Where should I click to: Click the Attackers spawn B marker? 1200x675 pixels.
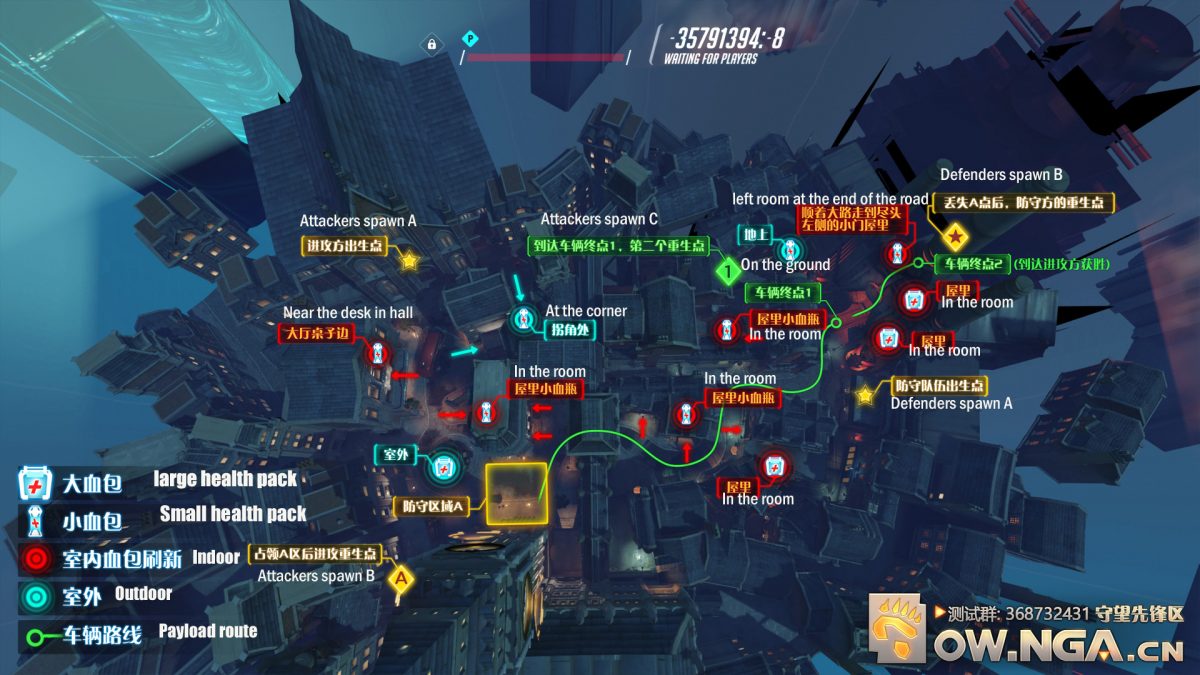coord(401,578)
